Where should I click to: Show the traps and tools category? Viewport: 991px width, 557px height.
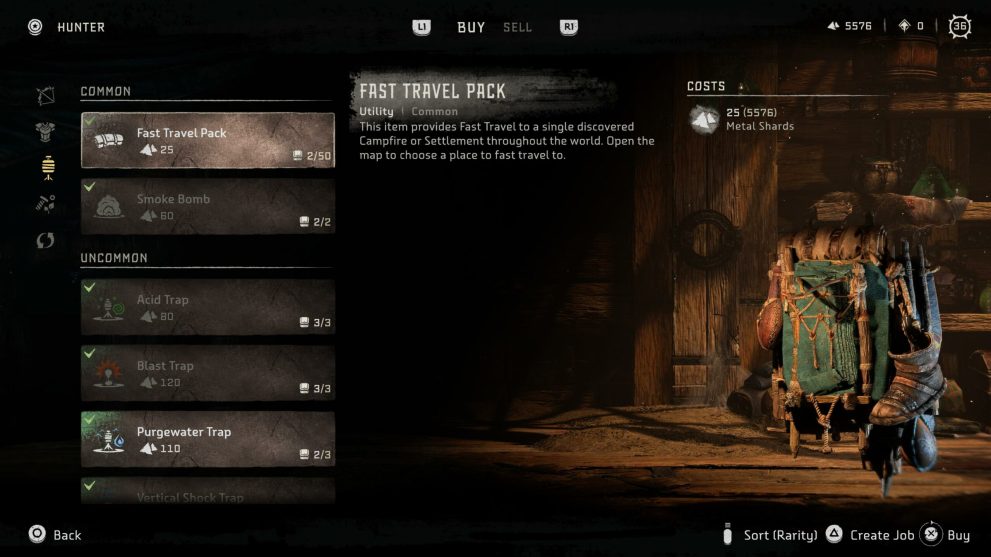[46, 167]
